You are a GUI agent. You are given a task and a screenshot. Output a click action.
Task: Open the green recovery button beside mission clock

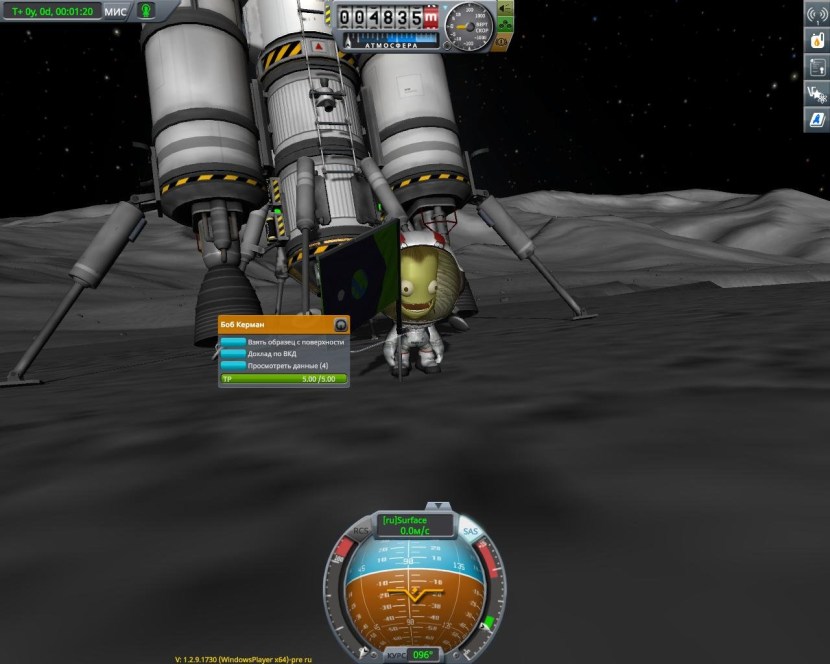click(x=146, y=11)
